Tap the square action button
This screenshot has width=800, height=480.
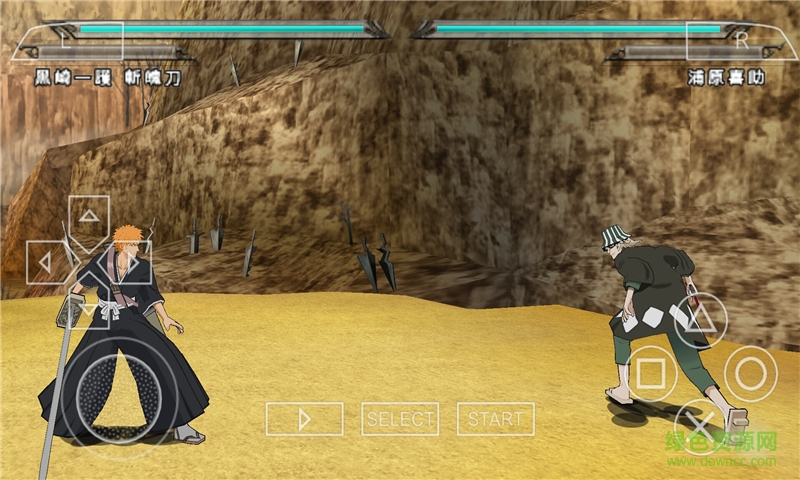pyautogui.click(x=651, y=374)
